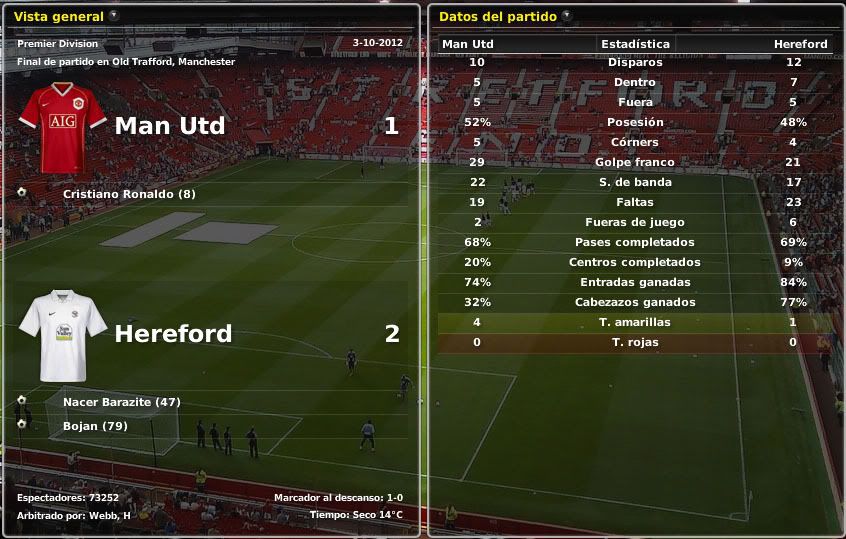Viewport: 846px width, 539px height.
Task: Open the Datos del partido dropdown arrow
Action: 567,16
